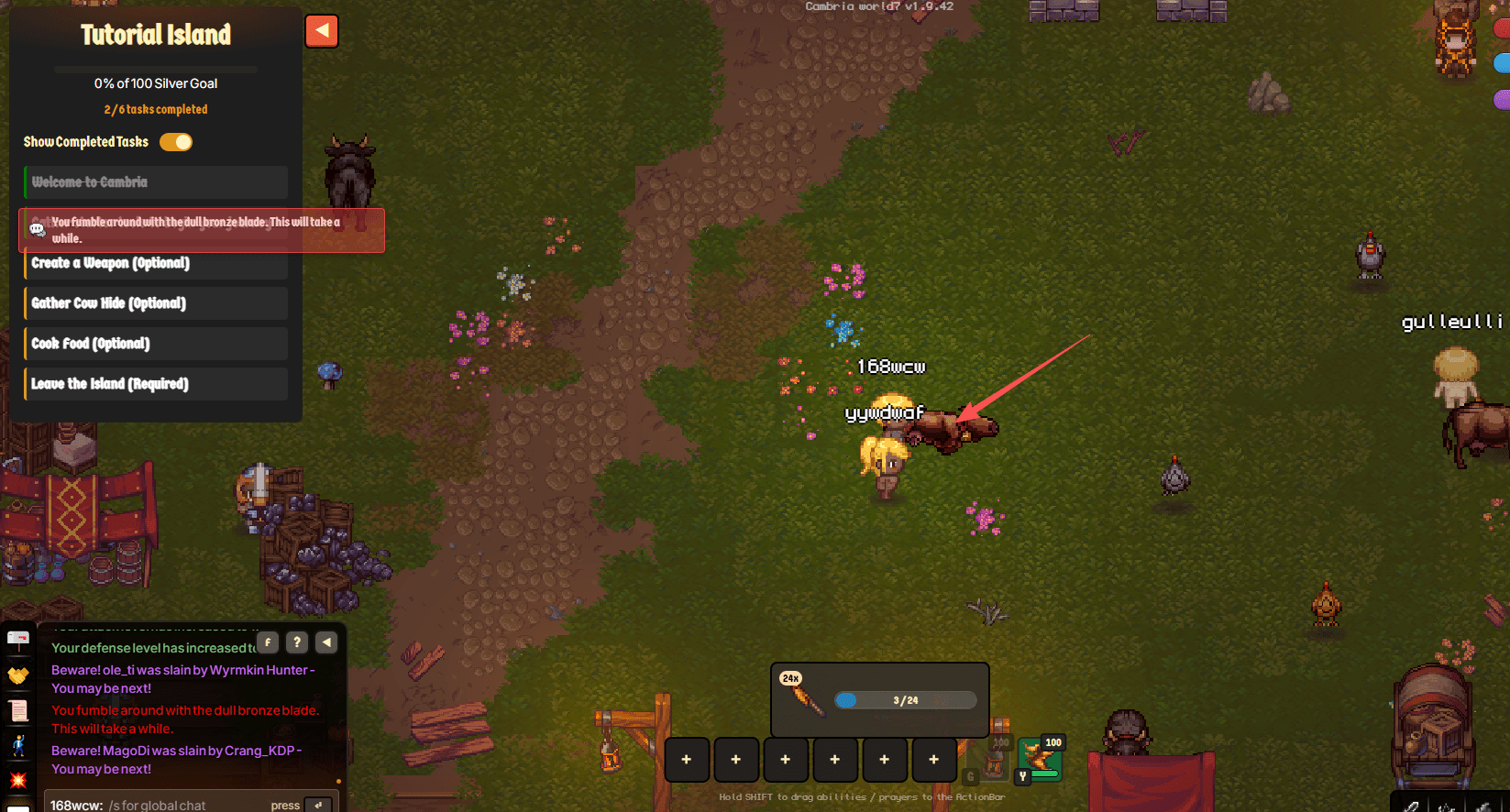
Task: Open the scroll journal icon
Action: click(x=18, y=710)
